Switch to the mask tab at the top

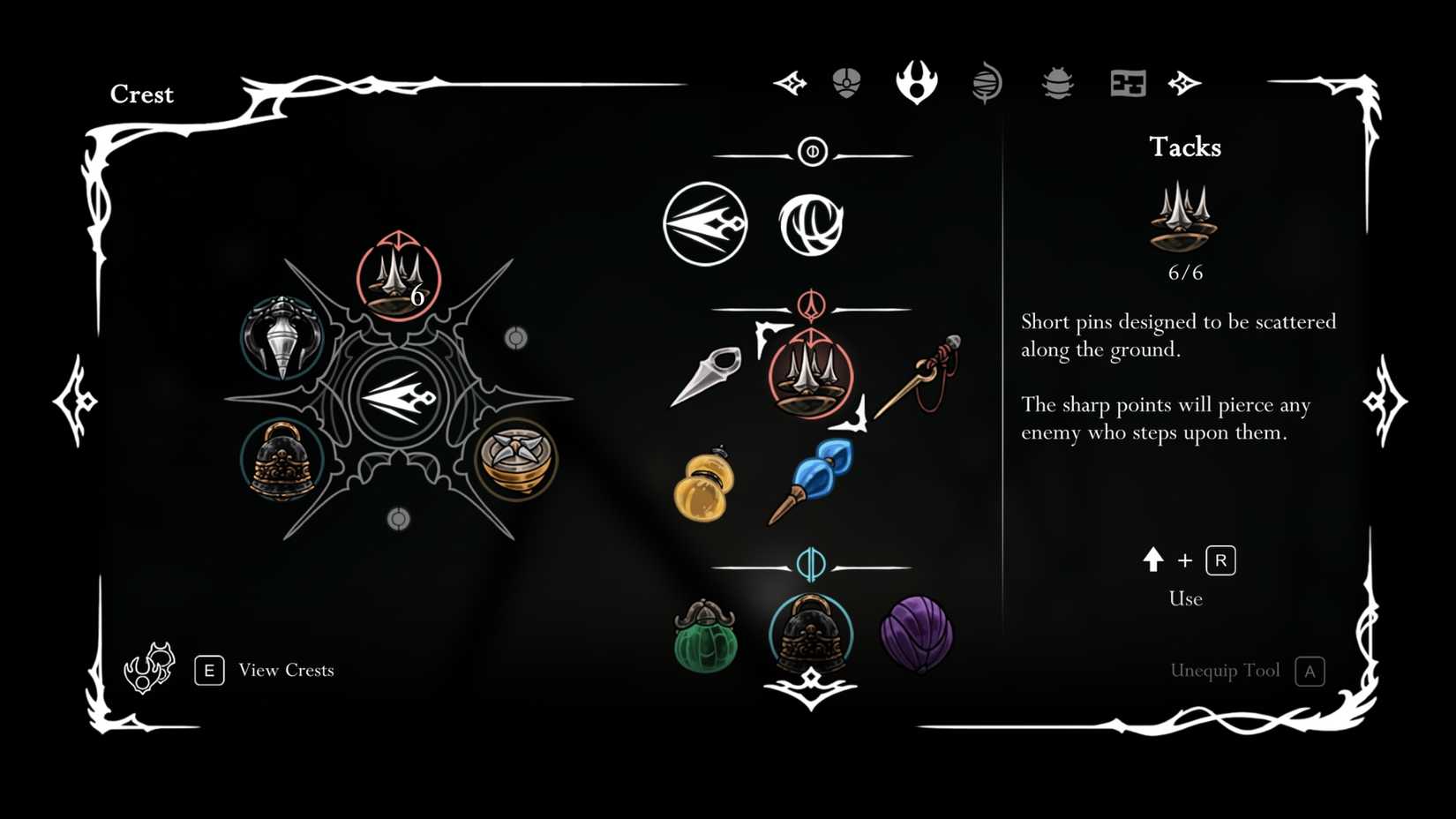pos(845,82)
